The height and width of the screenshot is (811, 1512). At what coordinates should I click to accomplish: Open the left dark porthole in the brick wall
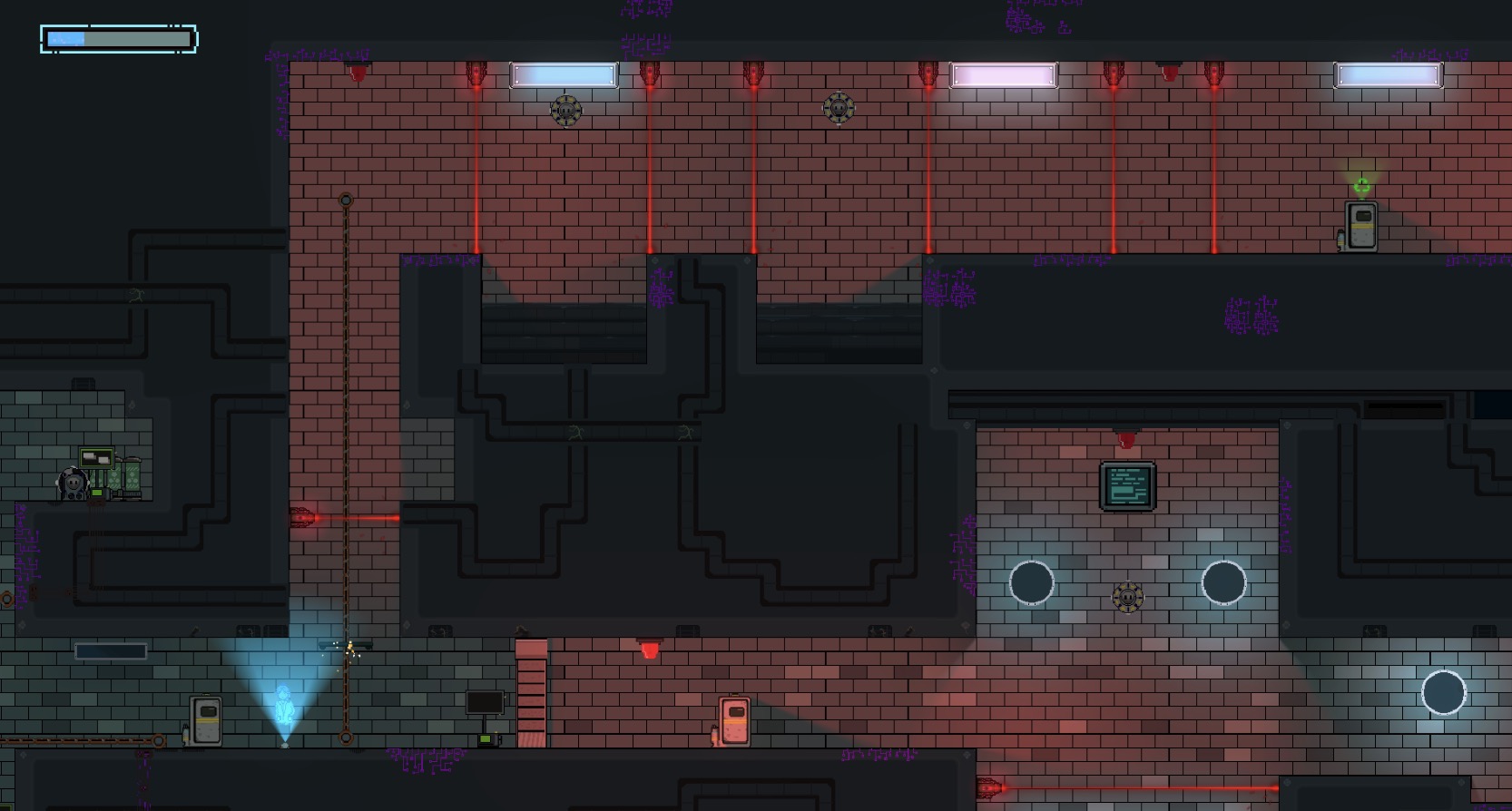pyautogui.click(x=1032, y=583)
